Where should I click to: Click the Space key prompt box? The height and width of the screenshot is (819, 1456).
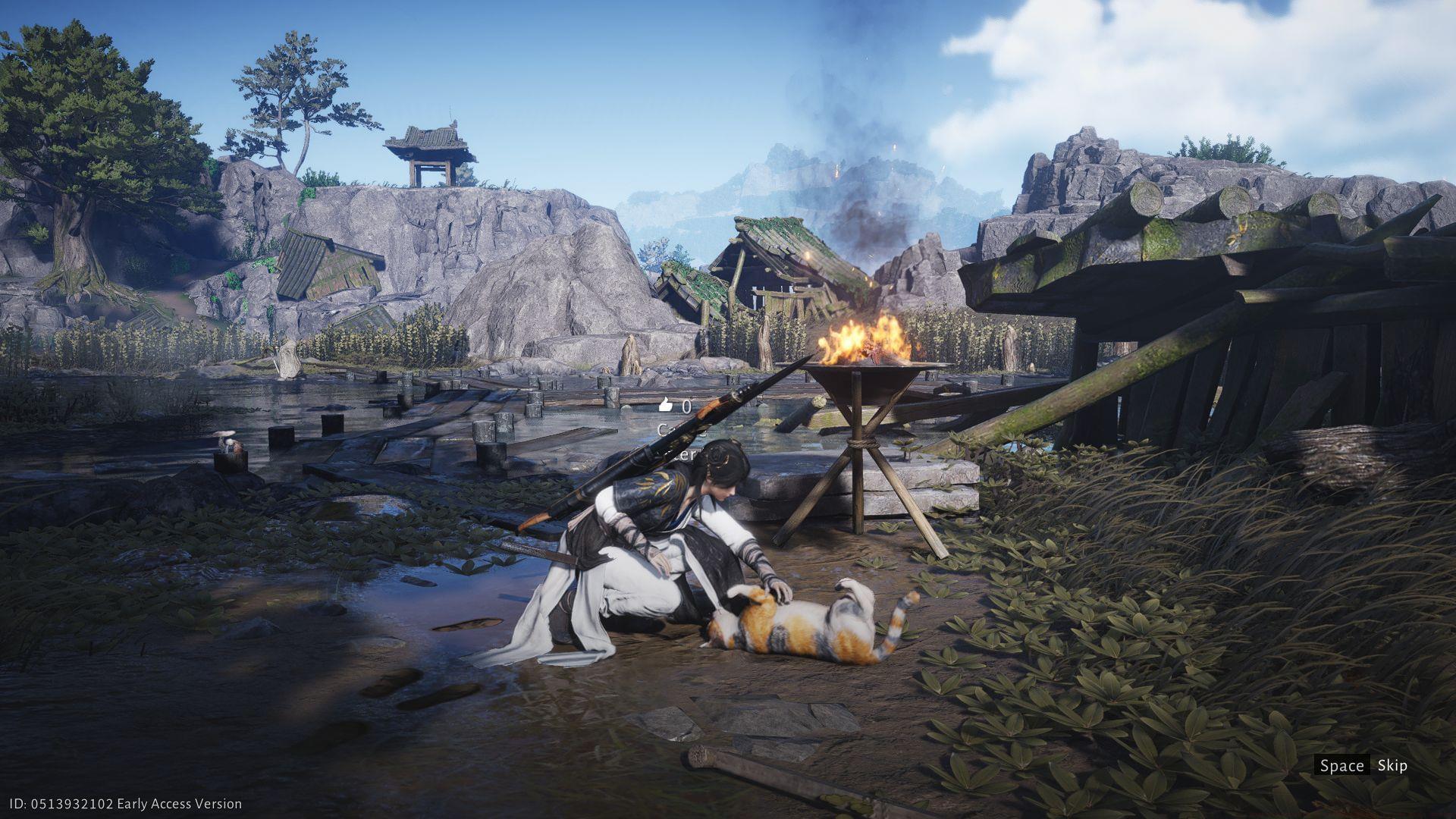tap(1342, 766)
